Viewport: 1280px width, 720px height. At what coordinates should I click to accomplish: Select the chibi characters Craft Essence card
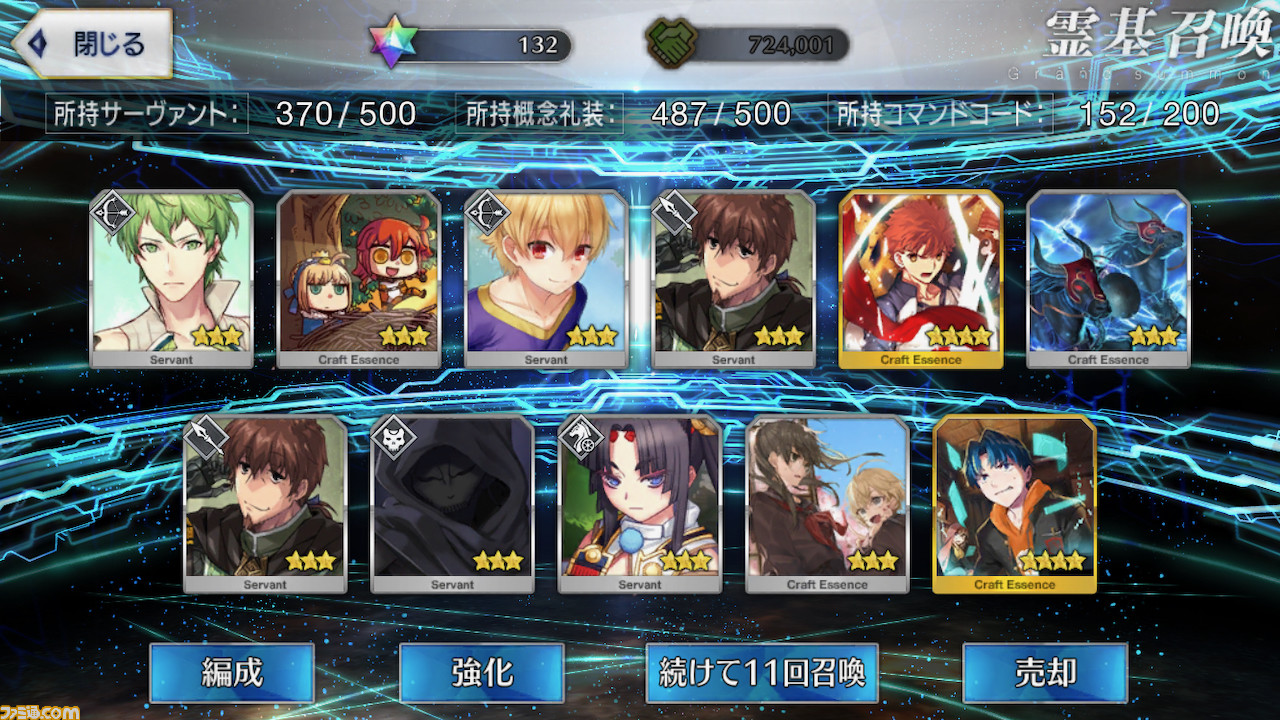pos(358,278)
